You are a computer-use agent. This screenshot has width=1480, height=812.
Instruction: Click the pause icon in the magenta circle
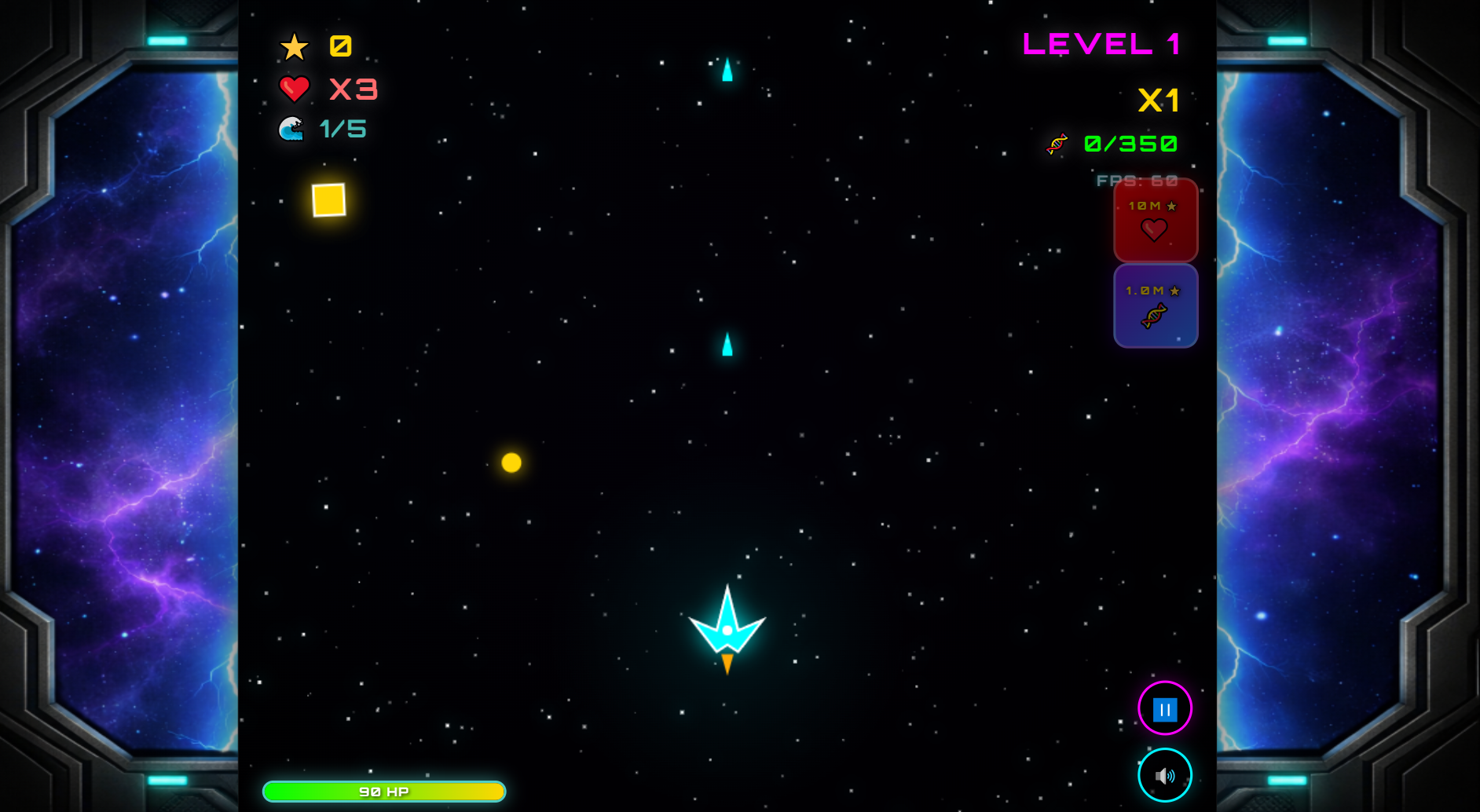click(1164, 708)
